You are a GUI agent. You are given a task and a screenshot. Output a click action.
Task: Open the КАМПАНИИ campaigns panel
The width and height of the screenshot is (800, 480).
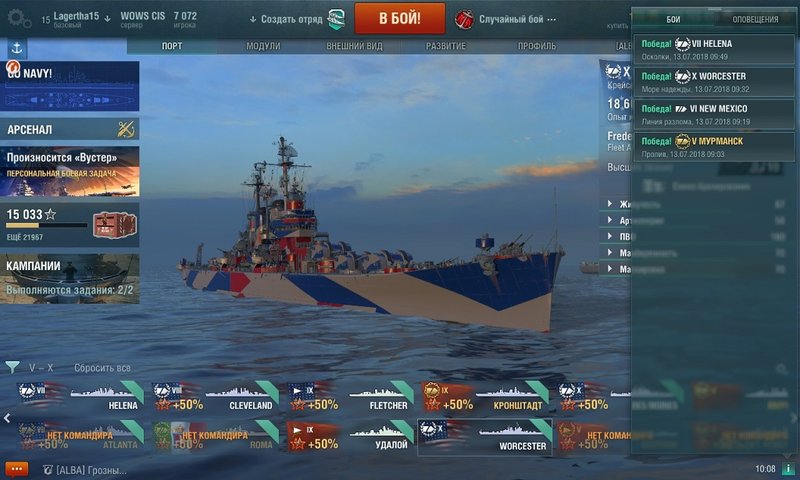(70, 278)
